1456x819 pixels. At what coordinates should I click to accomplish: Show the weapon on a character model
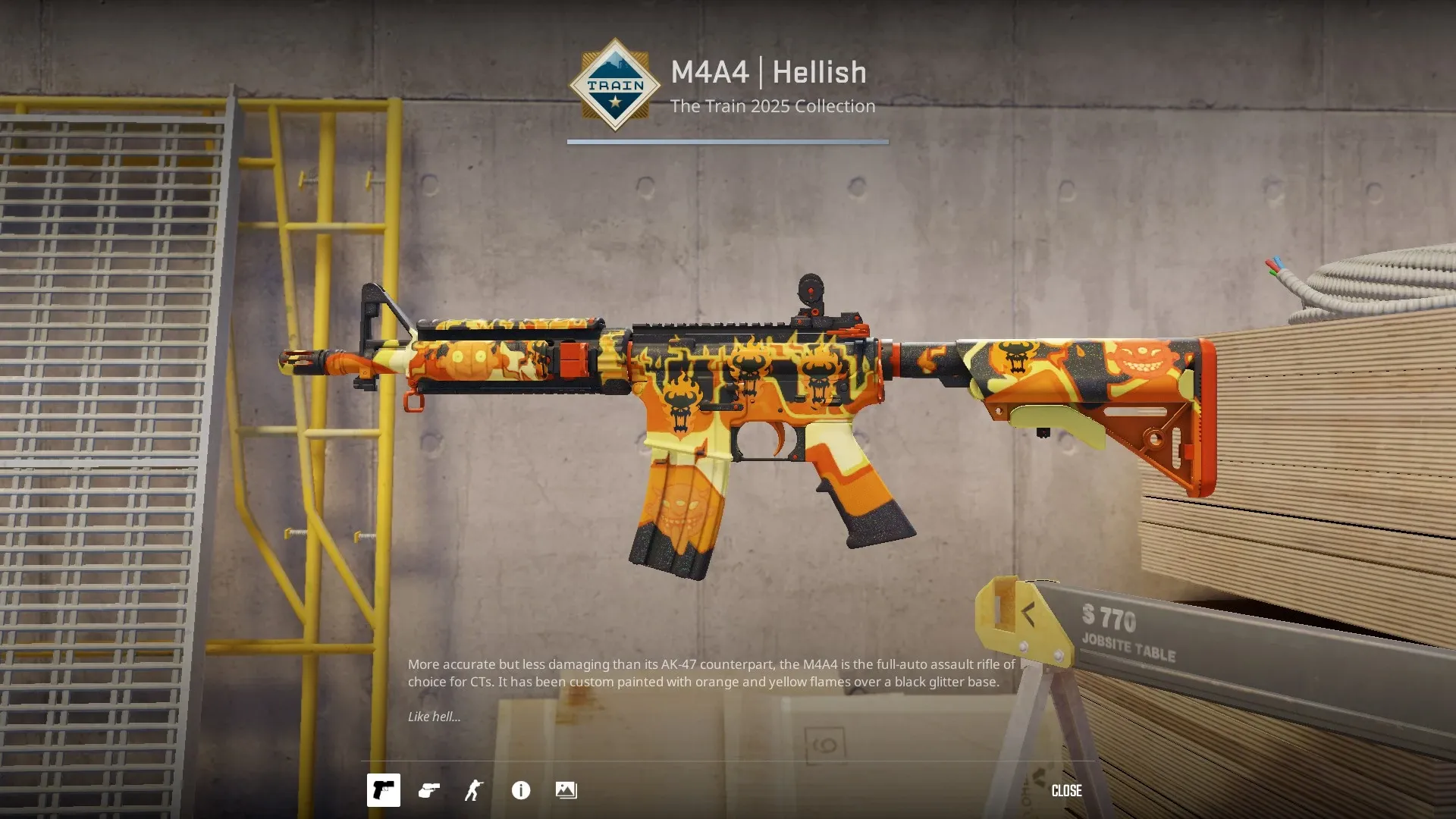point(474,790)
